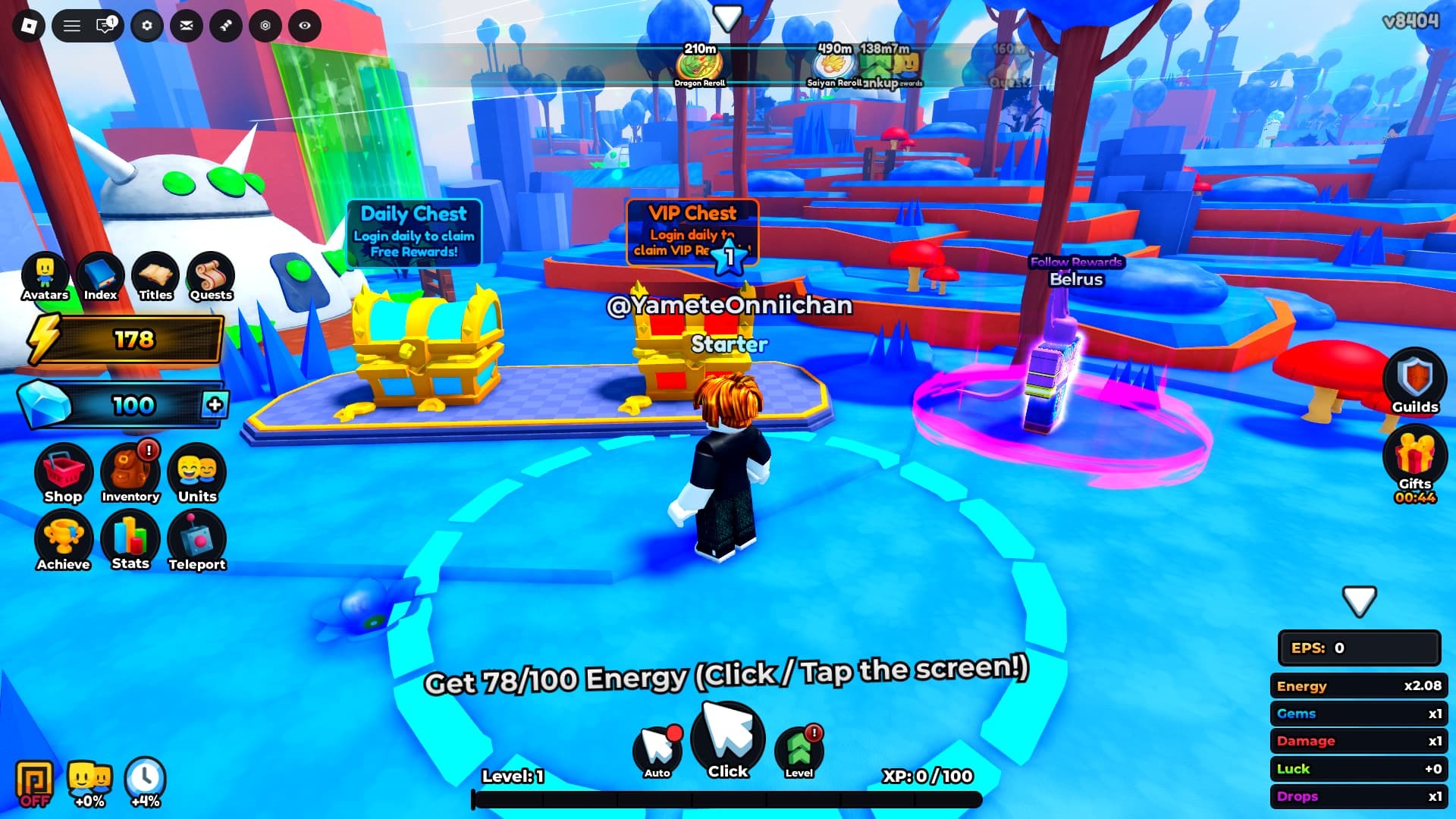Collapse the stats multiplier panel arrow
This screenshot has width=1456, height=819.
click(x=1359, y=601)
